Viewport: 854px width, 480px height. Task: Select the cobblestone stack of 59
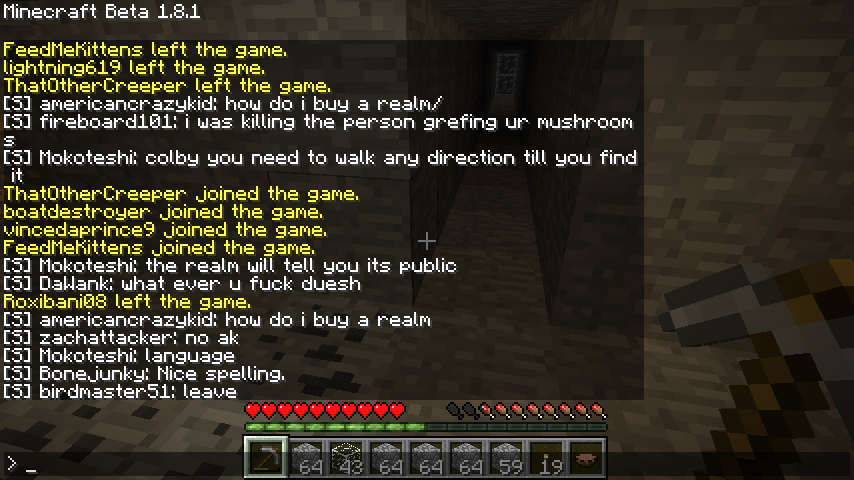(x=505, y=458)
